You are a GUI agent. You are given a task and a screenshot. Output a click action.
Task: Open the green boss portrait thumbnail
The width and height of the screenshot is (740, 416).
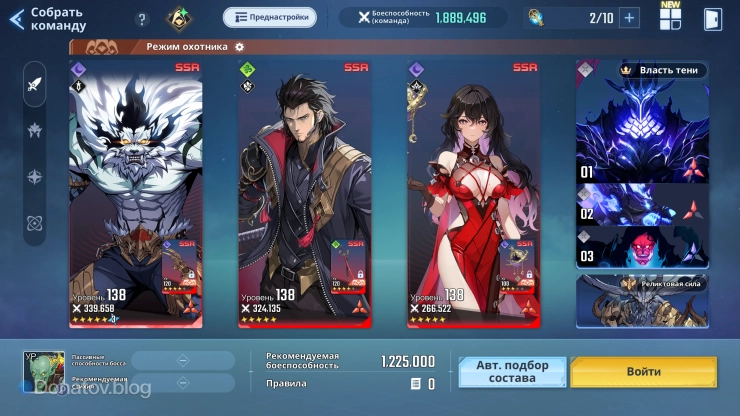click(x=43, y=372)
